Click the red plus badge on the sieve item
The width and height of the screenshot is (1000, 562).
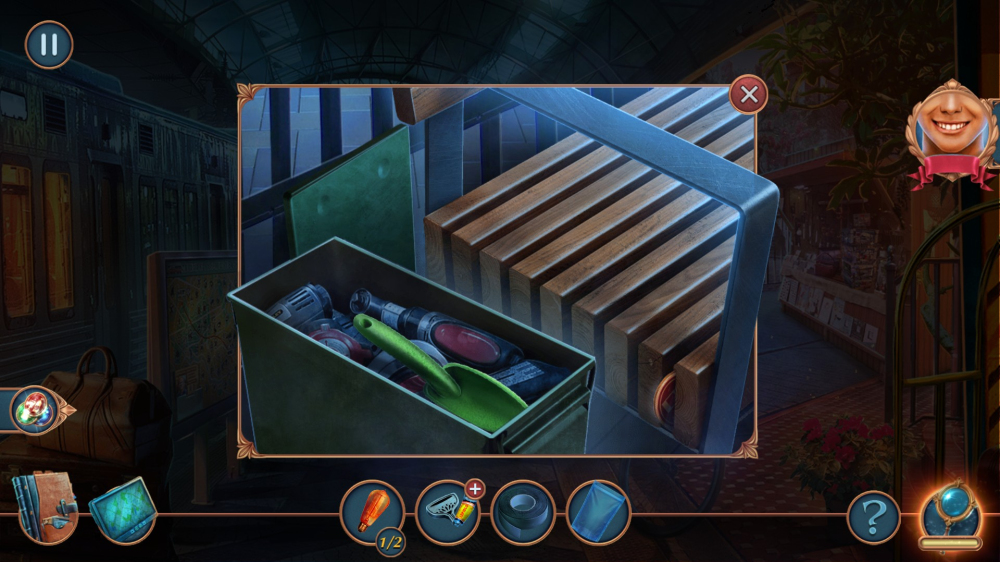pyautogui.click(x=475, y=489)
